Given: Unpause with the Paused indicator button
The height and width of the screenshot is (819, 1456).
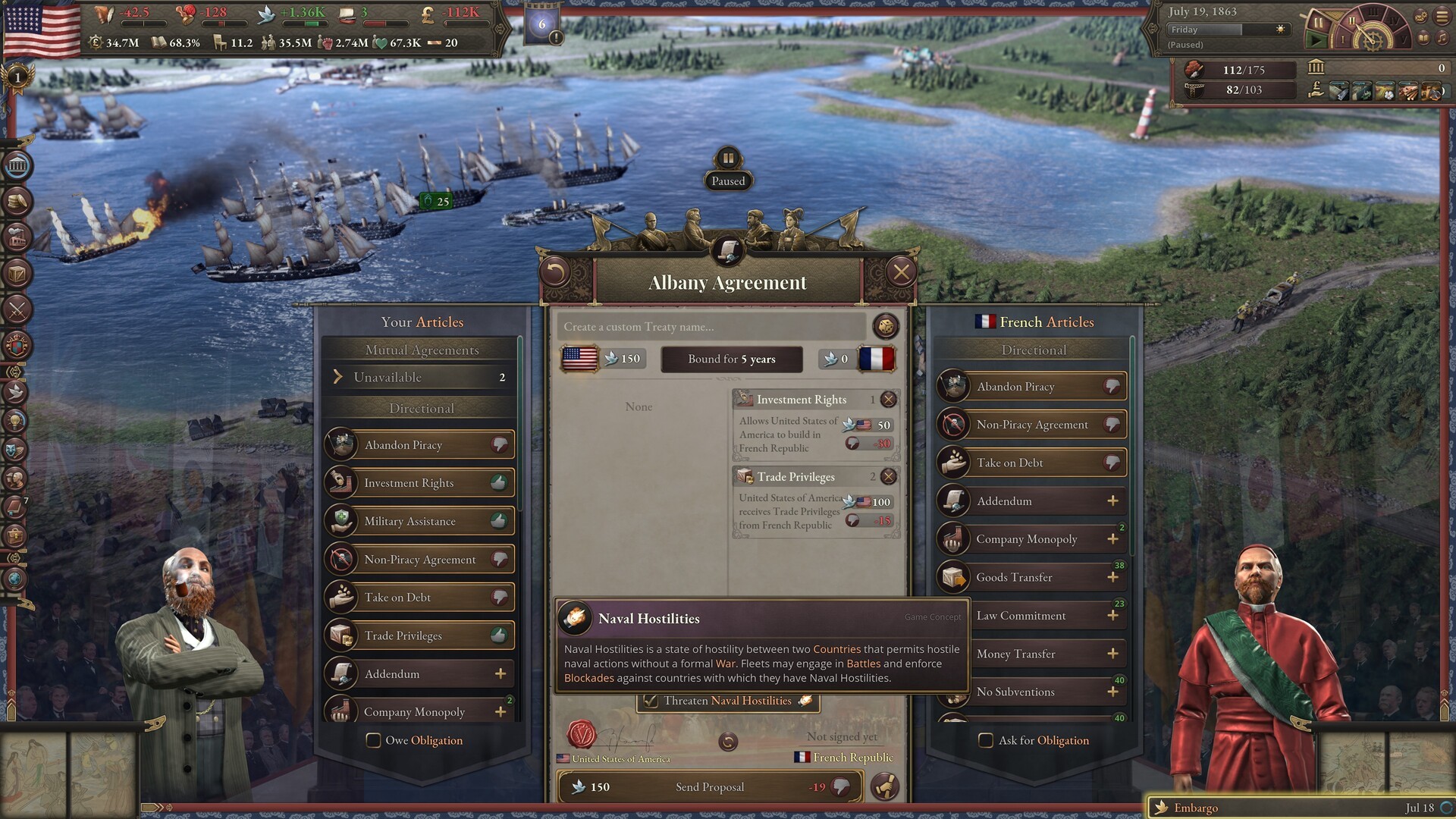Looking at the screenshot, I should [x=728, y=158].
